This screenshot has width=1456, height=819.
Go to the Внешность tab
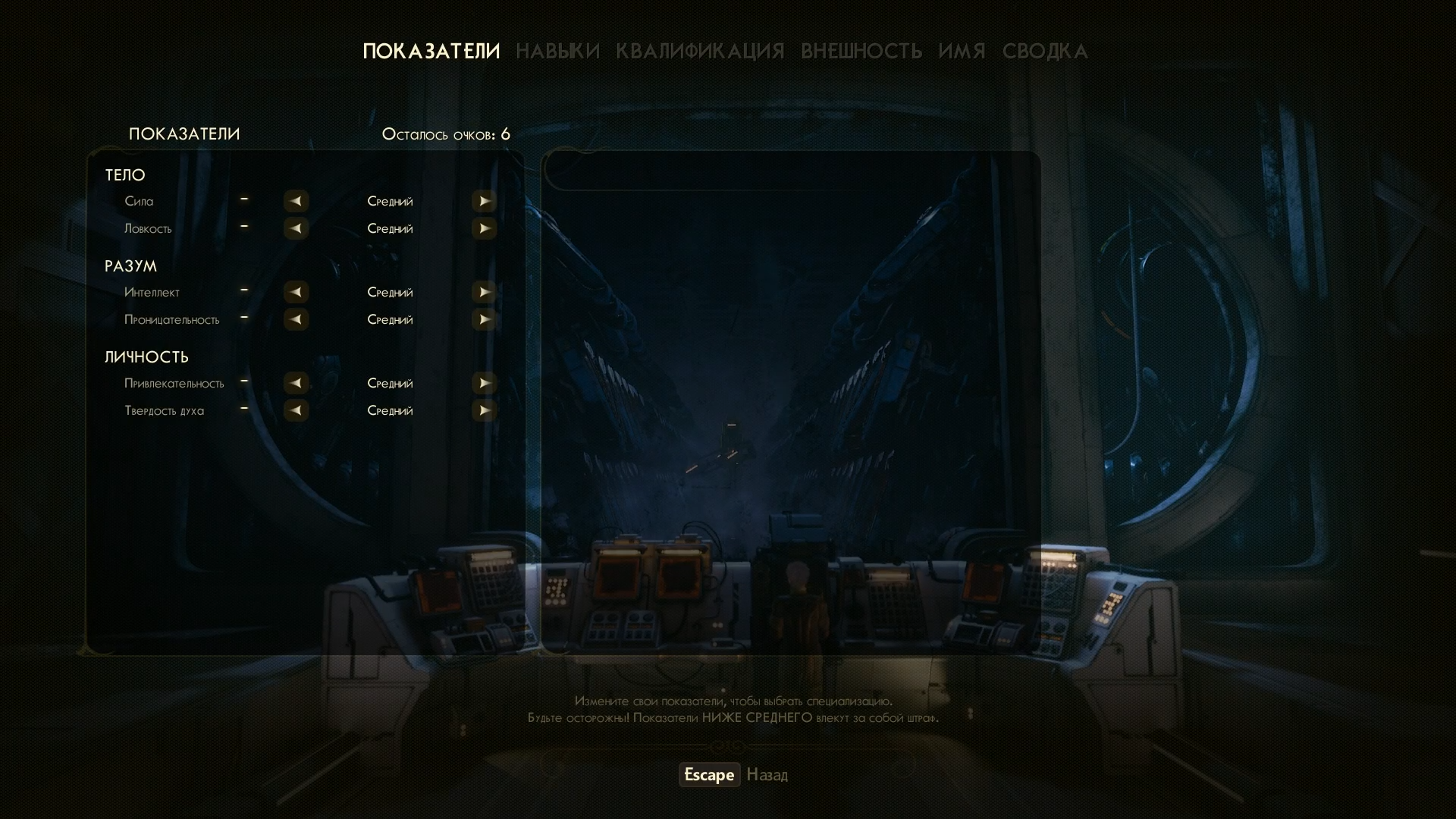click(861, 51)
